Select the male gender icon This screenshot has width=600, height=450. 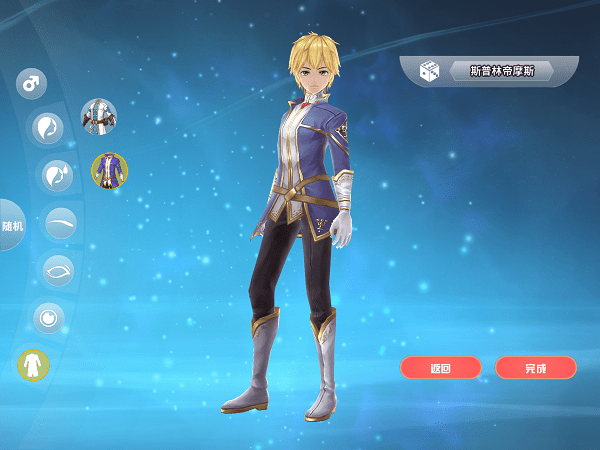point(32,83)
